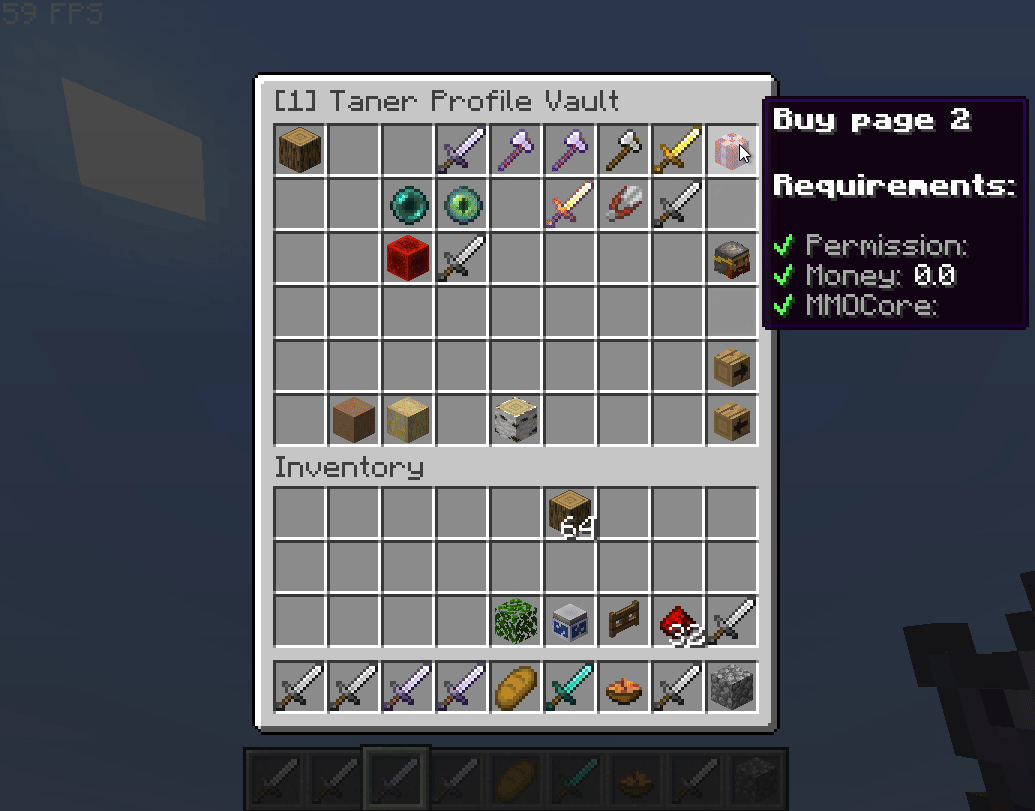Viewport: 1035px width, 811px height.
Task: Pick up the redstone dust stack
Action: tap(677, 622)
